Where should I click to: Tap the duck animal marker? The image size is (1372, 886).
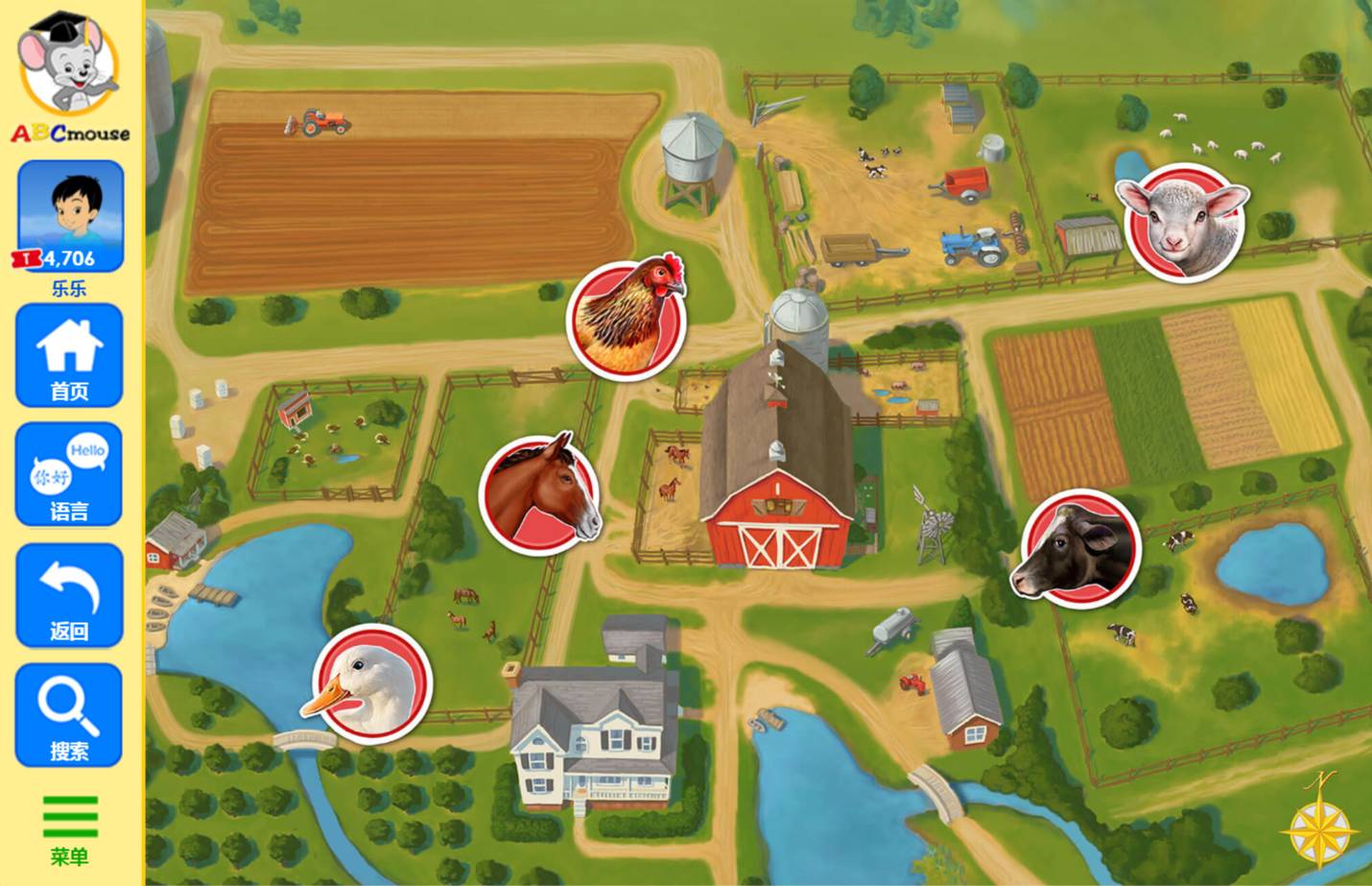[x=371, y=682]
